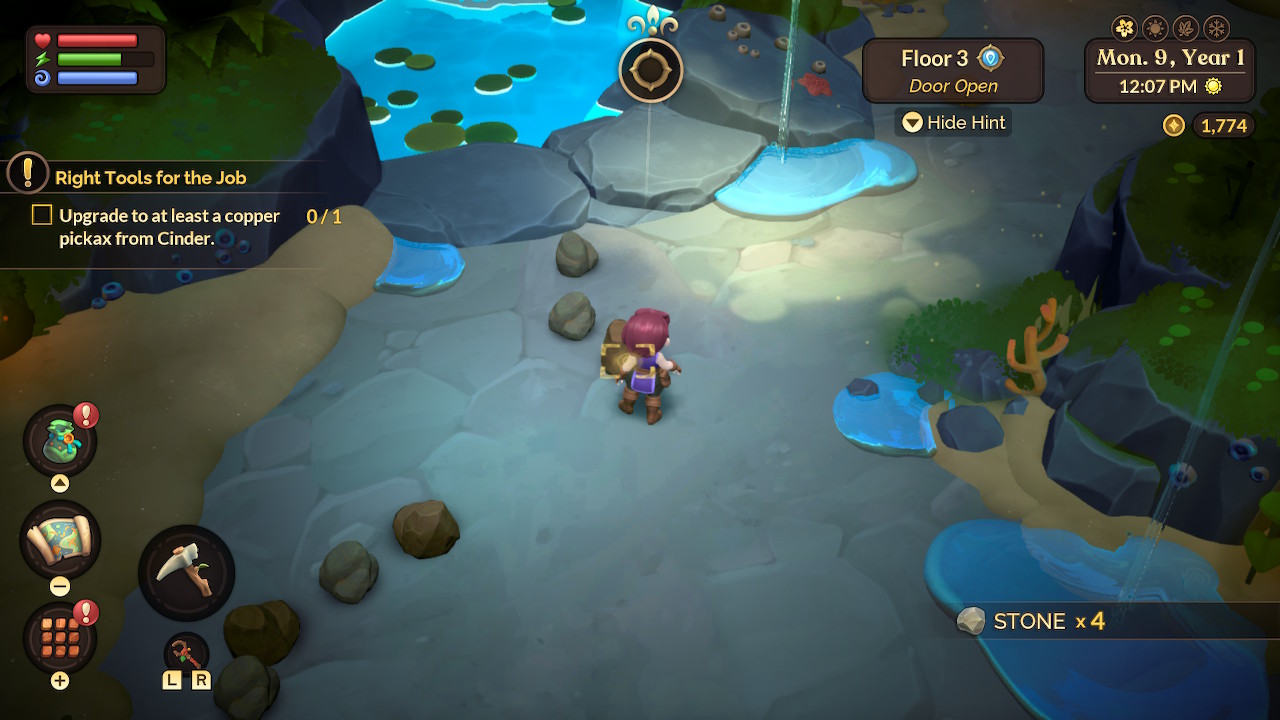Open the inventory grid icon
This screenshot has height=720, width=1280.
coord(60,642)
